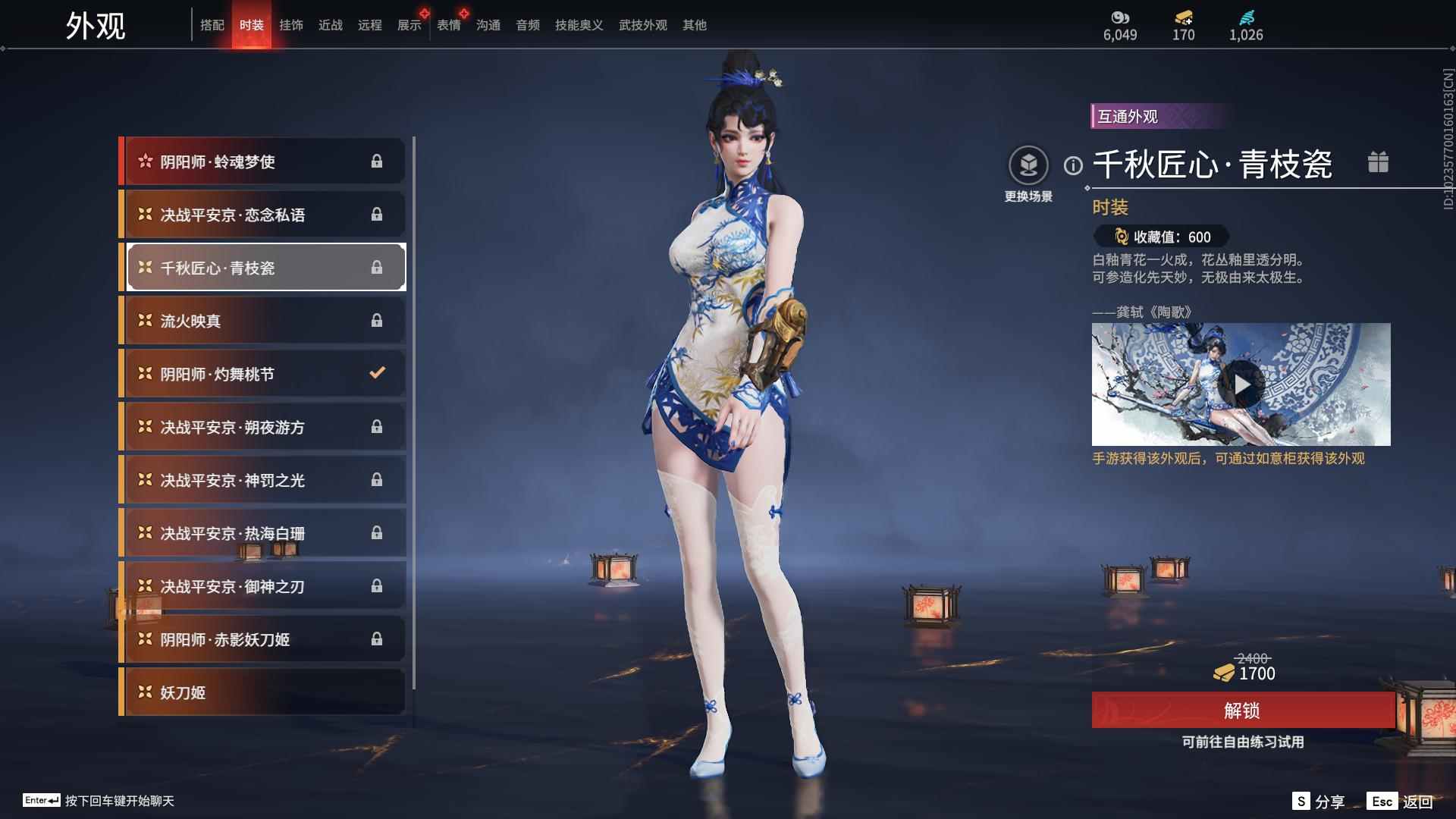Click the lock icon on 流火映真

click(x=377, y=320)
